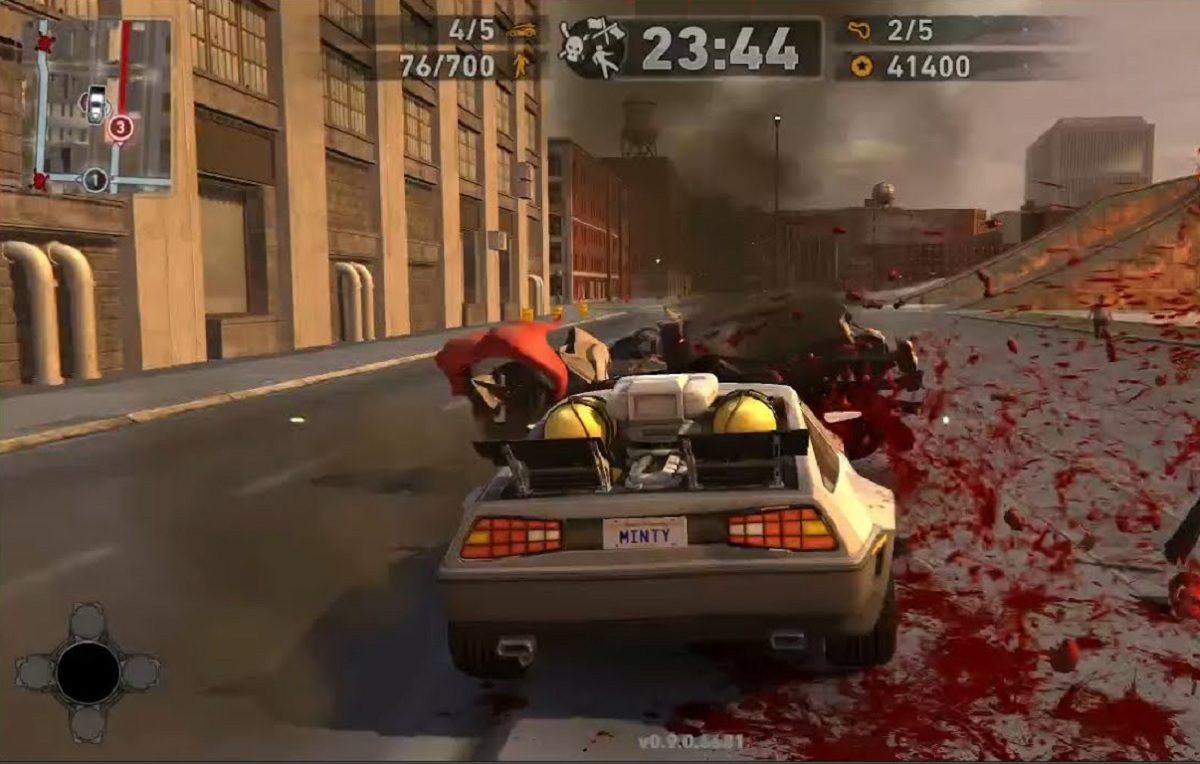Click the white player car on the minimap
The height and width of the screenshot is (764, 1200).
tap(96, 102)
